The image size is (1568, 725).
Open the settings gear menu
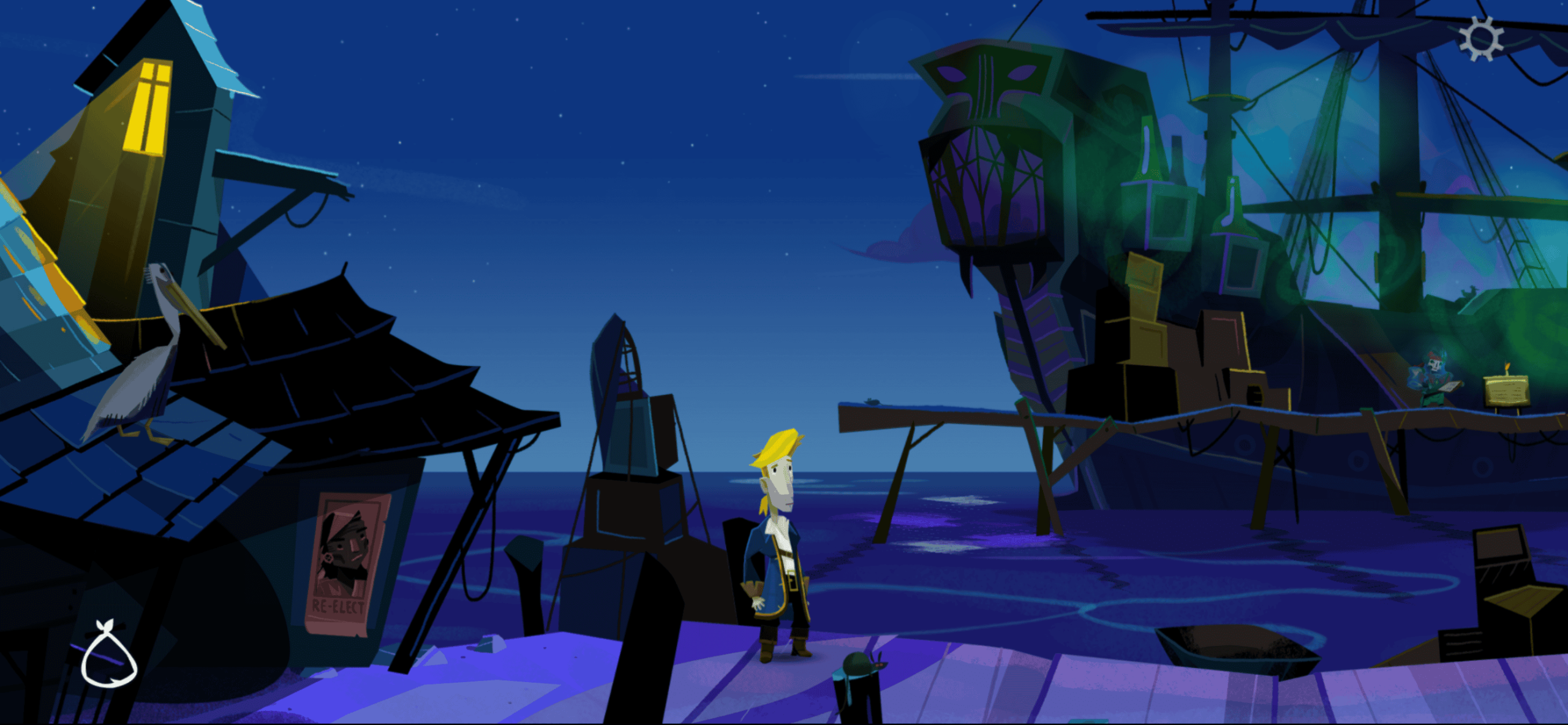[x=1481, y=38]
